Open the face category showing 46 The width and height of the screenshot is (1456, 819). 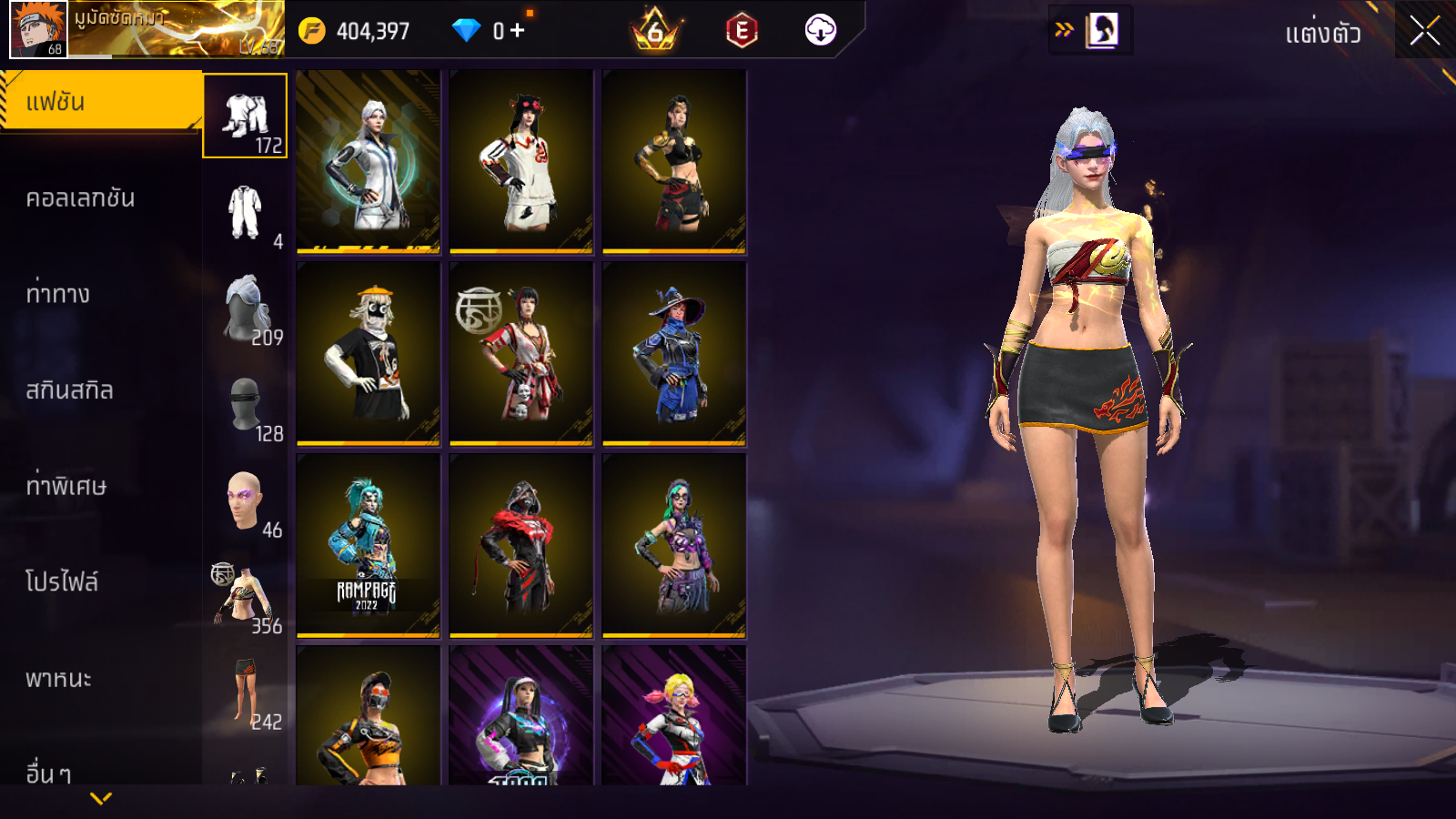tap(247, 501)
